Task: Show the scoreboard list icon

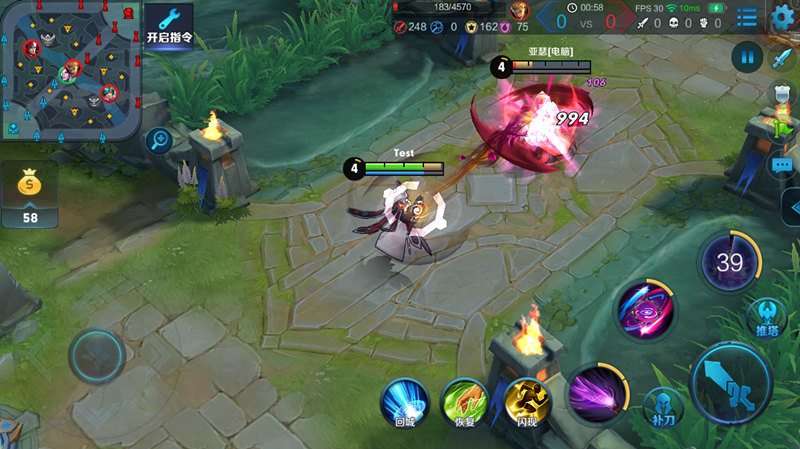Action: 747,17
